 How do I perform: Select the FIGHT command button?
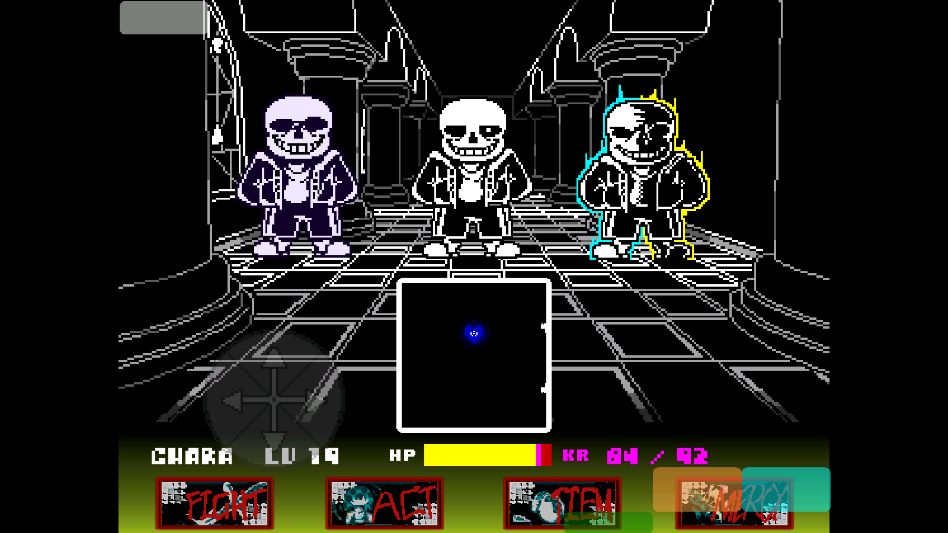pyautogui.click(x=214, y=503)
